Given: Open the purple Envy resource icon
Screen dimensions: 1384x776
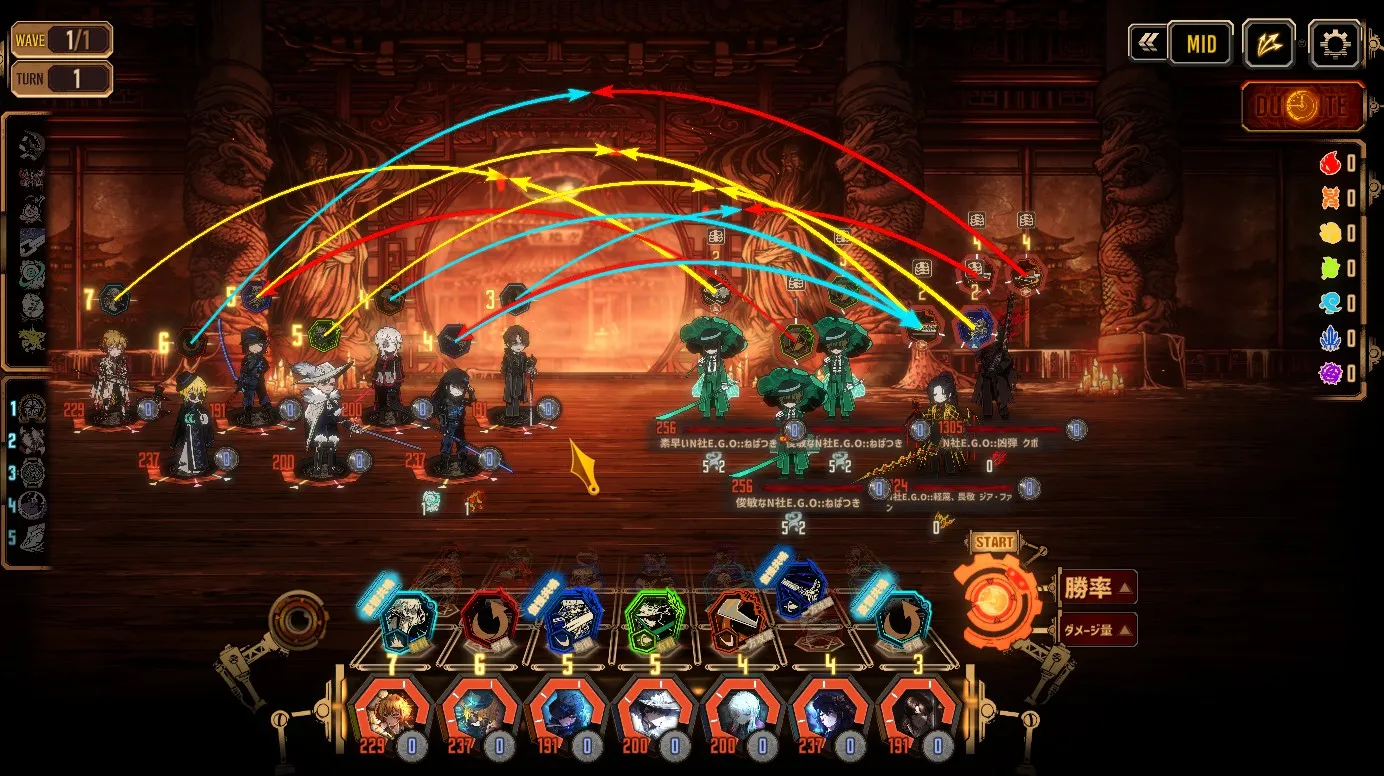Looking at the screenshot, I should [1330, 373].
